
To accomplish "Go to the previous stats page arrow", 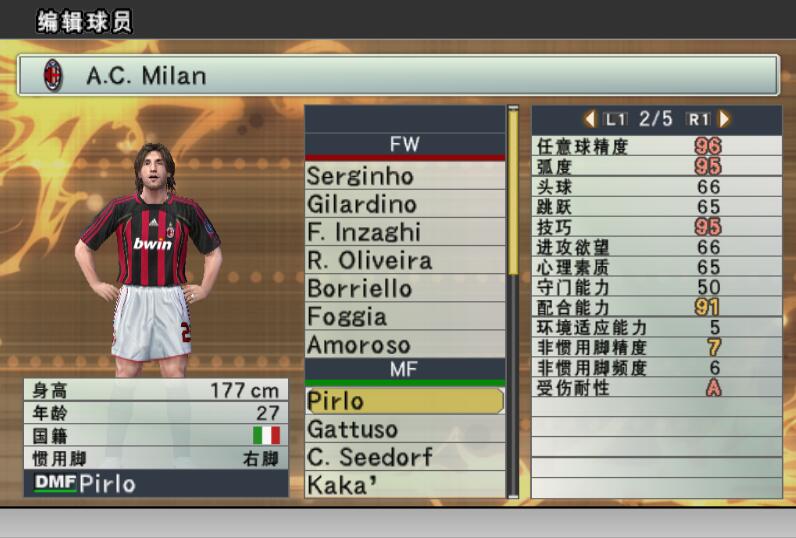I will pyautogui.click(x=590, y=119).
